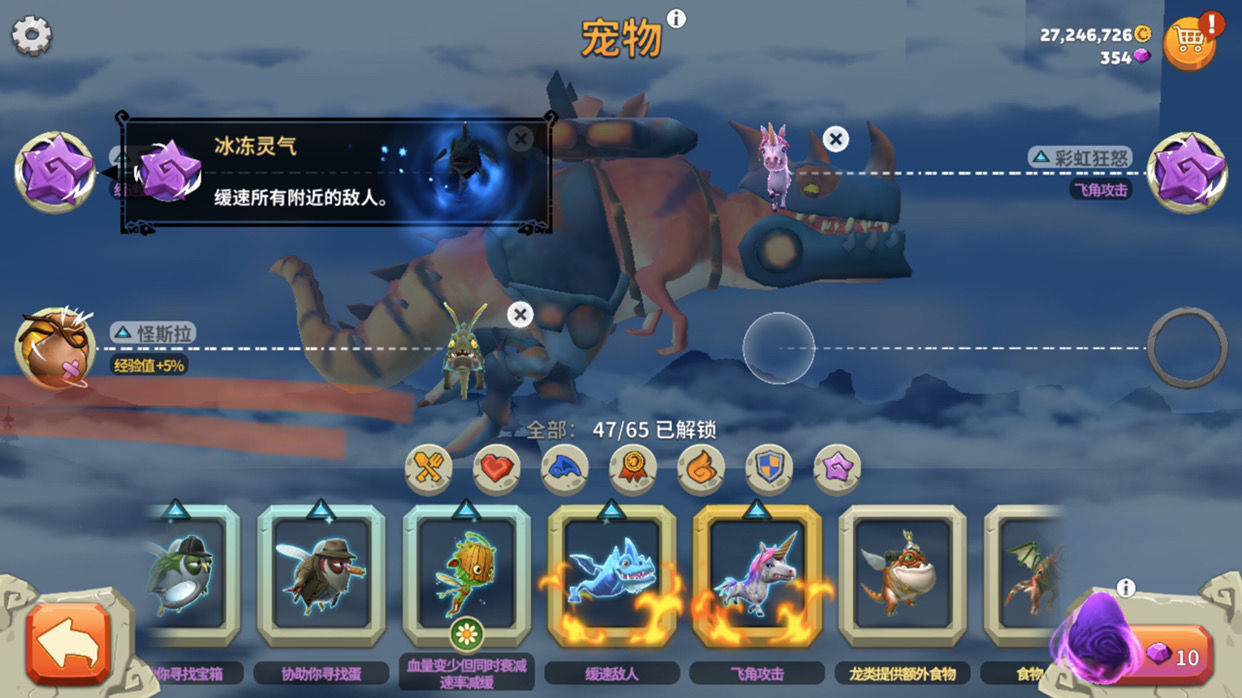Filter pets by food category
This screenshot has width=1242, height=698.
click(x=429, y=469)
